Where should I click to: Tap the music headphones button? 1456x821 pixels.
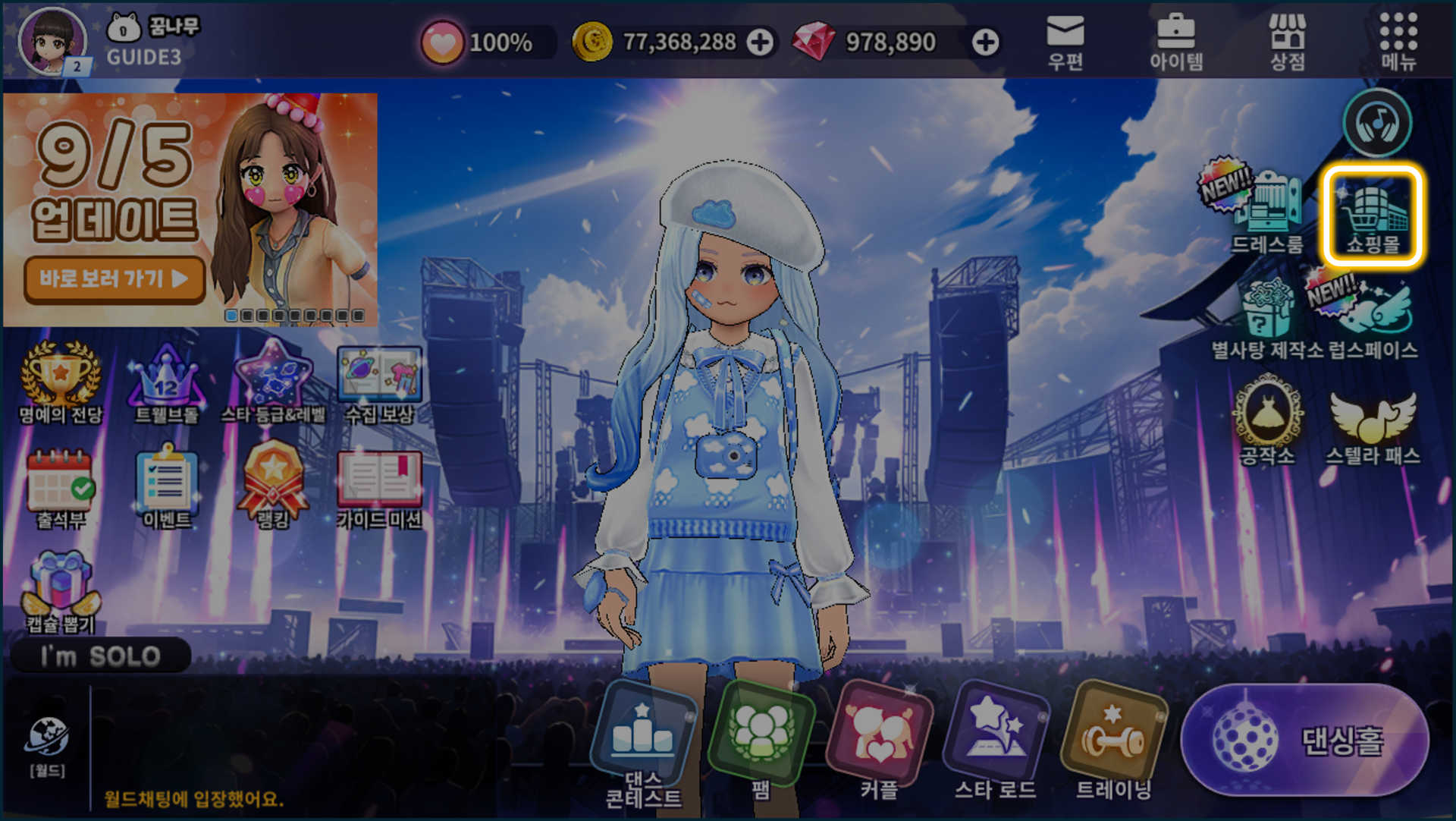[1377, 123]
